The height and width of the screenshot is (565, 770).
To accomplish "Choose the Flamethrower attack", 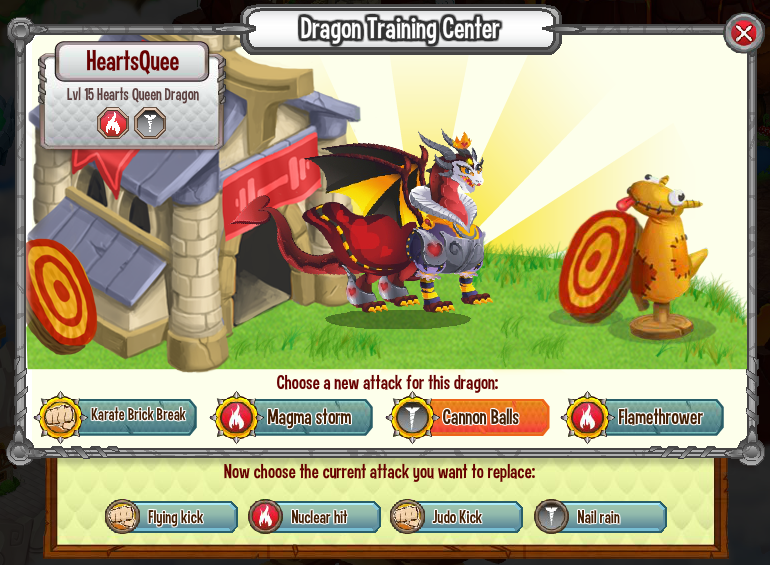I will pos(646,417).
